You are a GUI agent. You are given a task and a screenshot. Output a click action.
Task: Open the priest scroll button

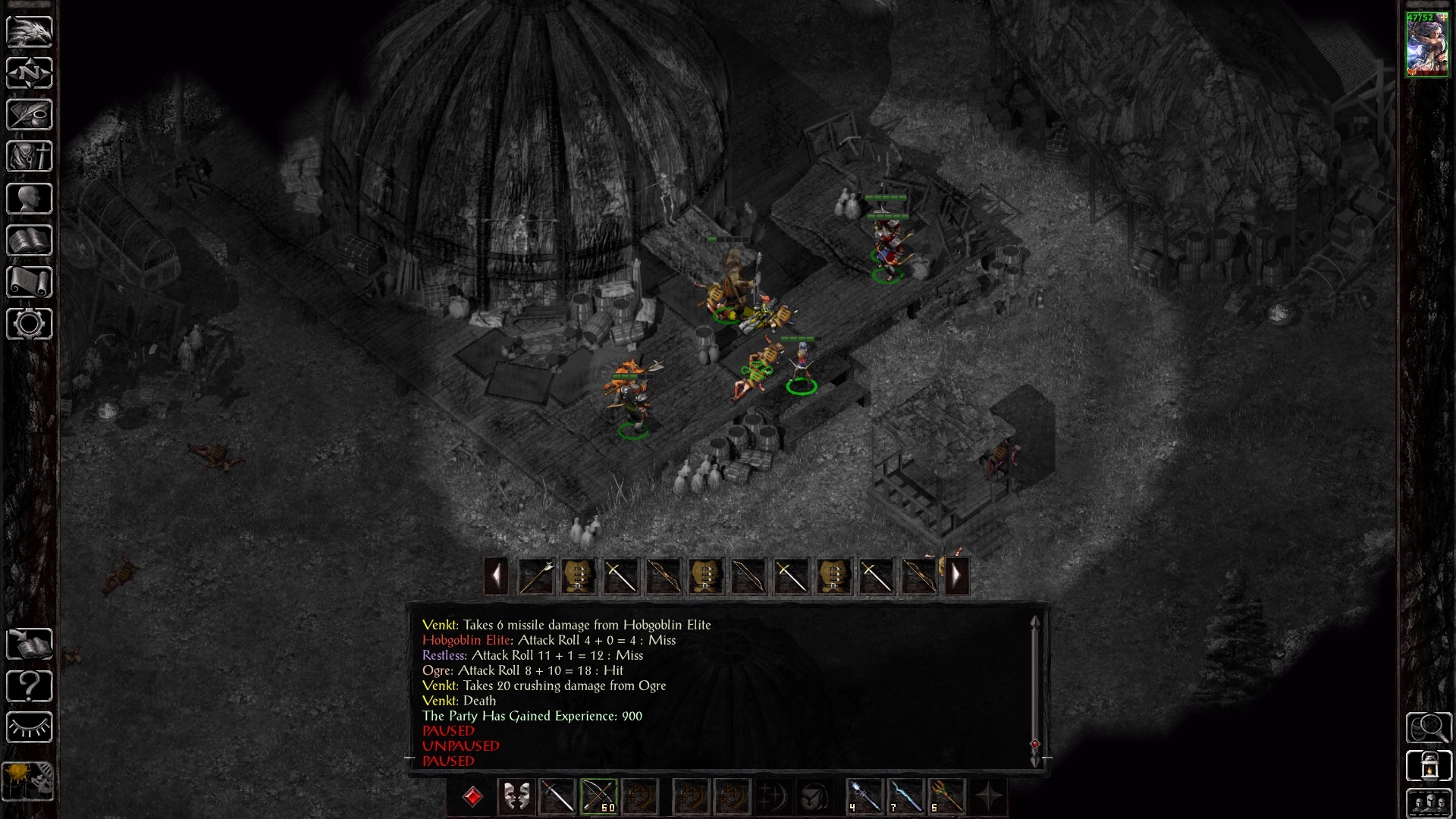coord(30,283)
